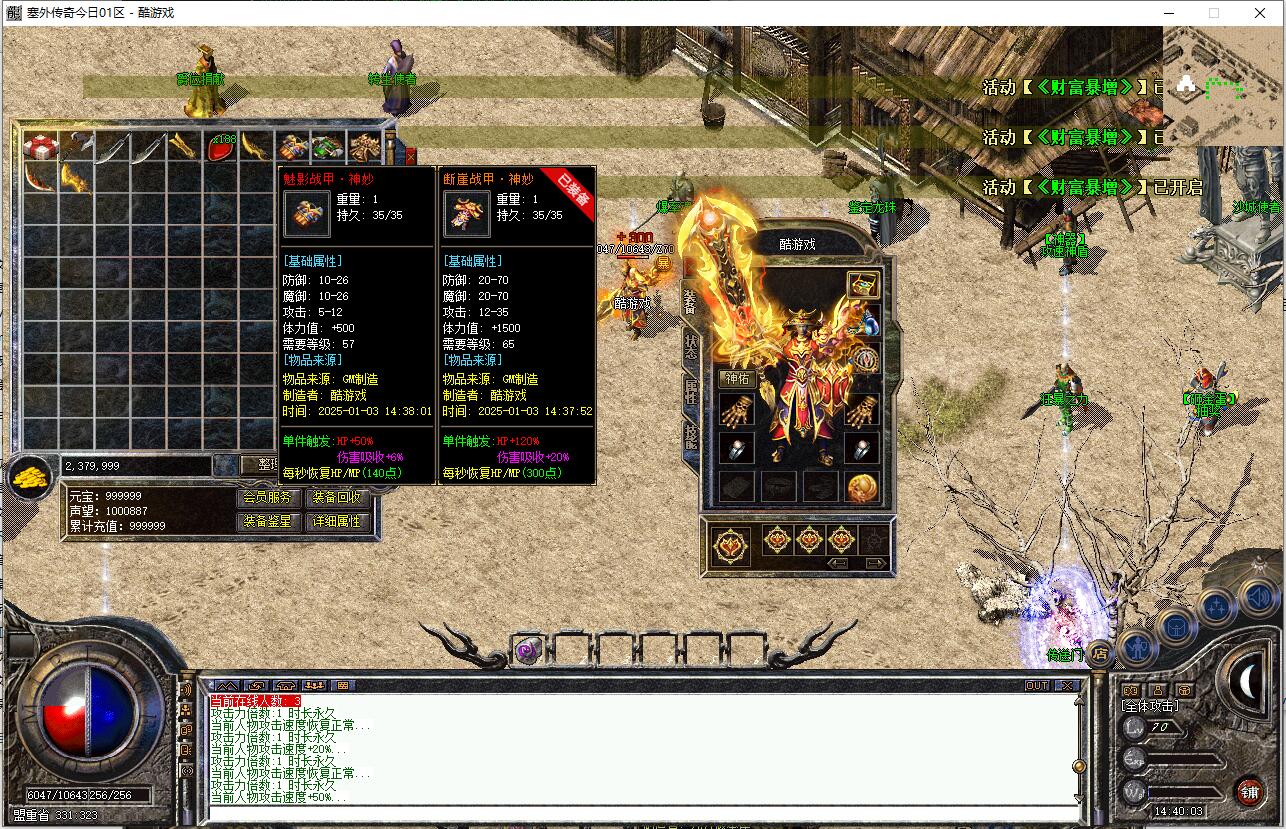Show 详细属性 detailed attributes
Image resolution: width=1286 pixels, height=829 pixels.
(x=336, y=521)
